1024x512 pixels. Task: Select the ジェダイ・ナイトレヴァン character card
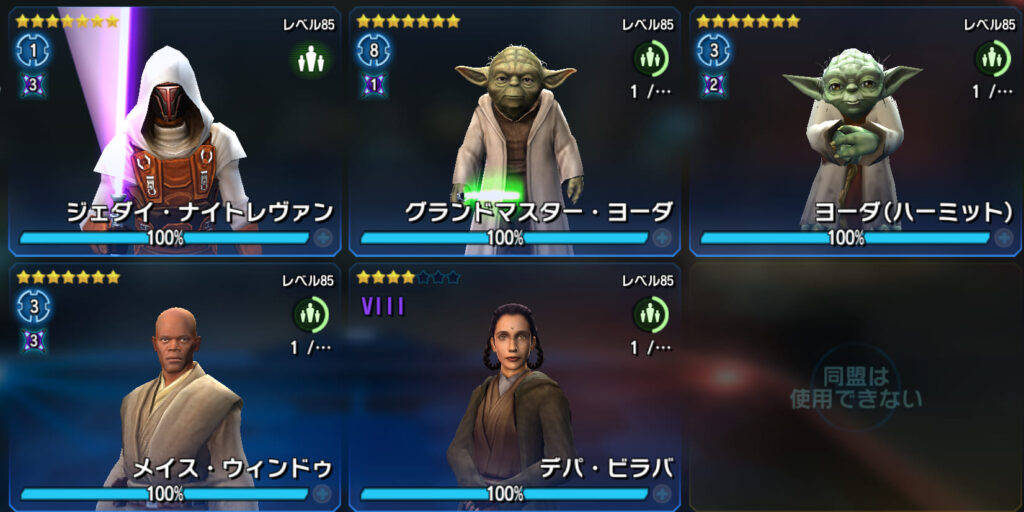click(x=175, y=130)
